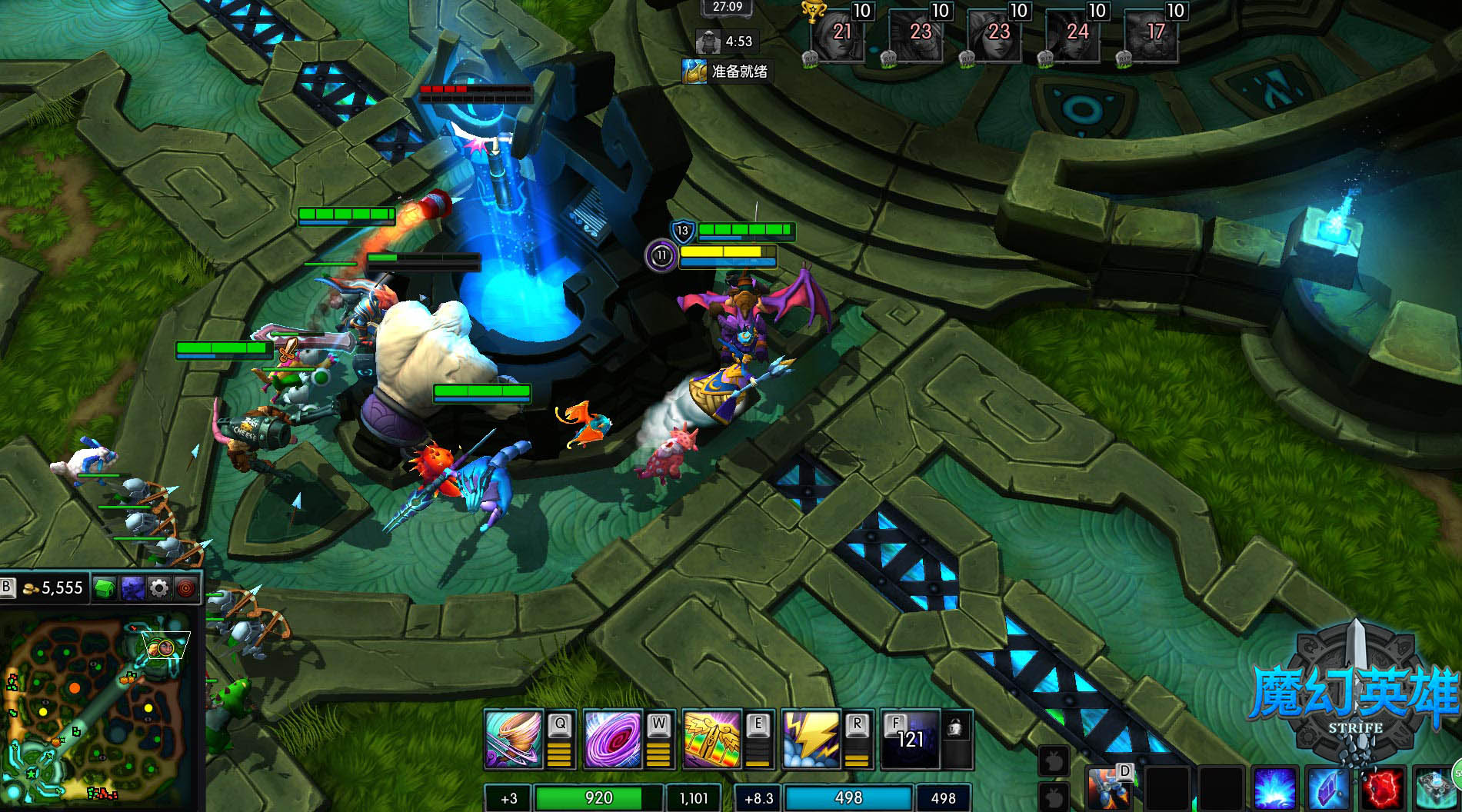Image resolution: width=1462 pixels, height=812 pixels.
Task: Activate the tornado Q ability
Action: [x=514, y=740]
